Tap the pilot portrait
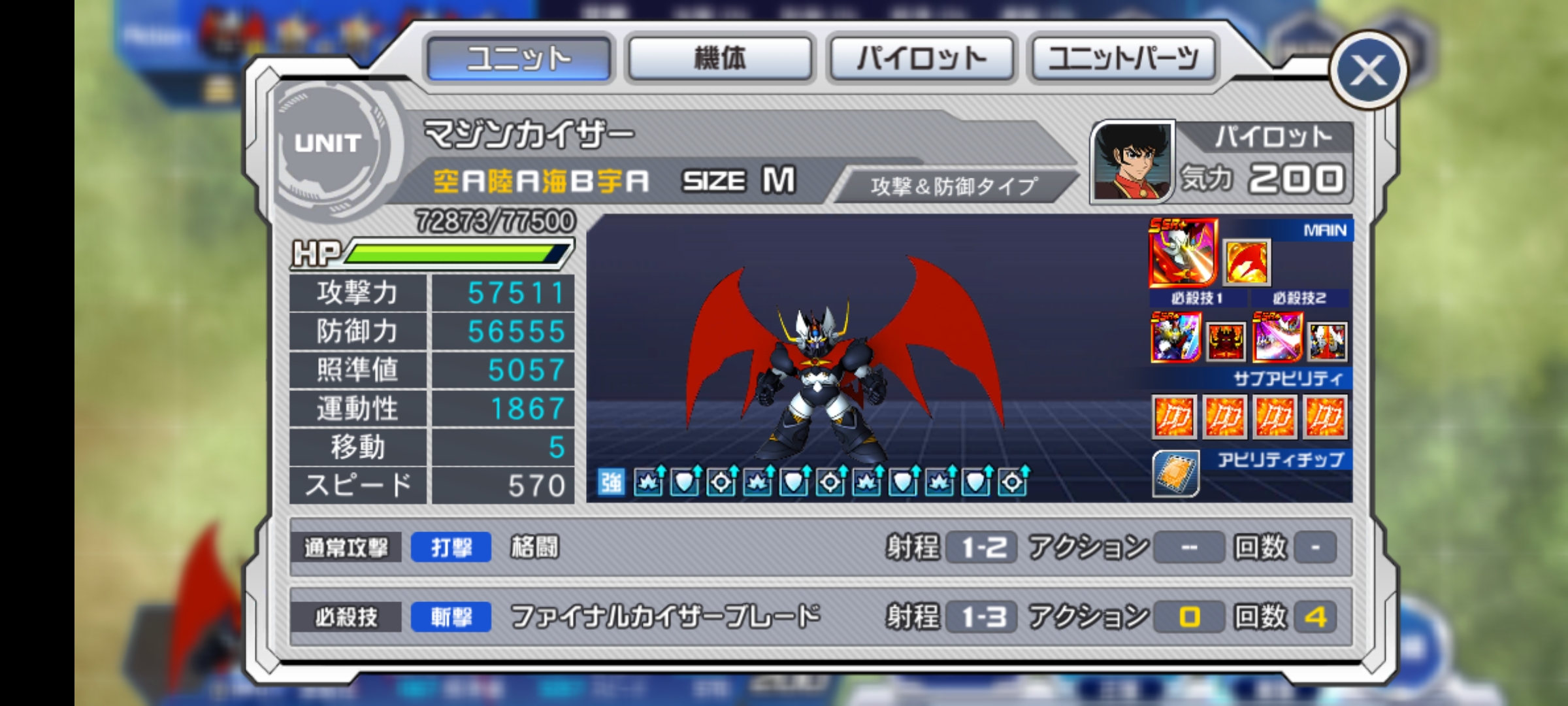Screen dimensions: 1568x706 click(x=1132, y=161)
